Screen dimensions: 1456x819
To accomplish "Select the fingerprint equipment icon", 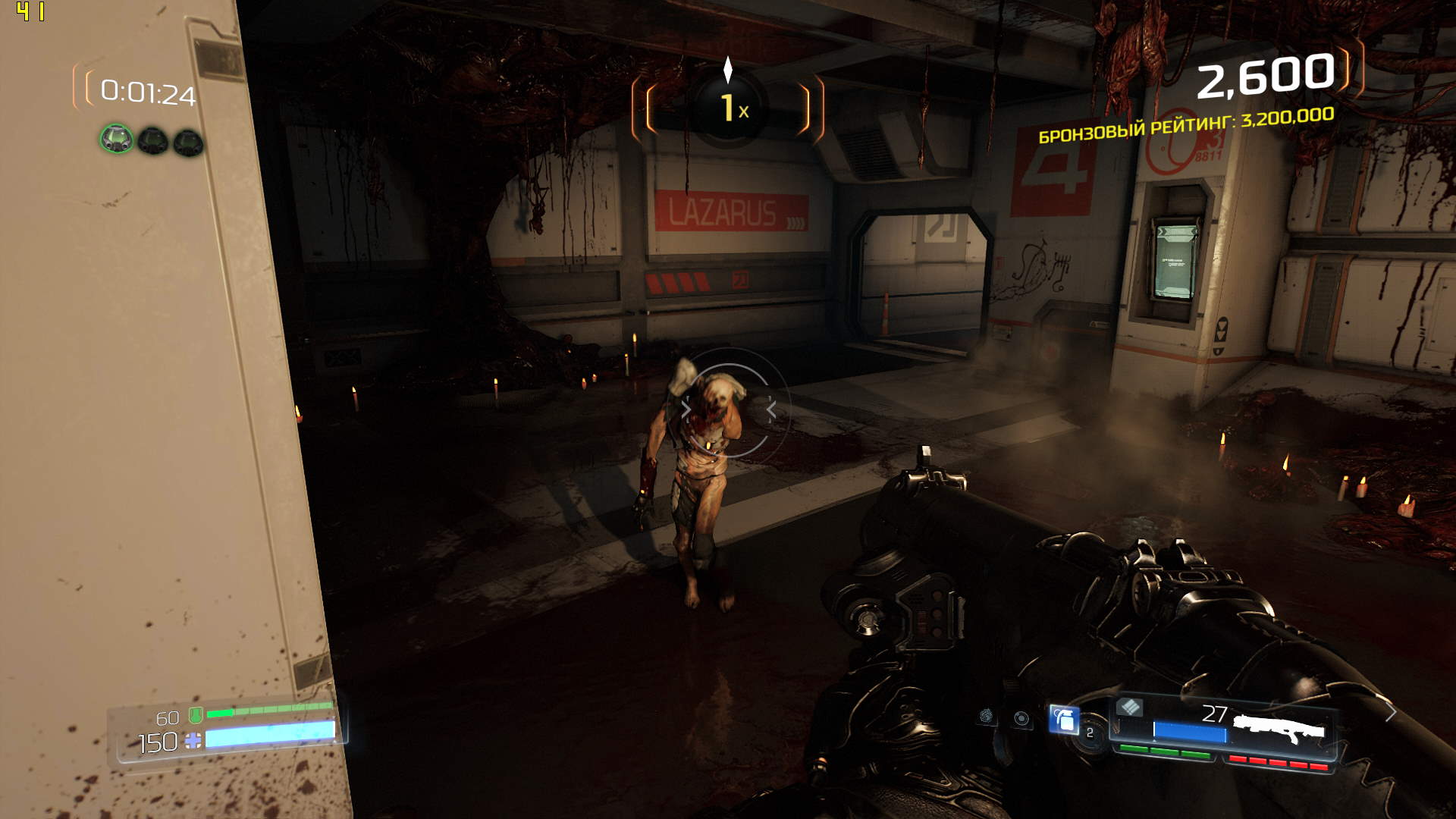I will 986,715.
